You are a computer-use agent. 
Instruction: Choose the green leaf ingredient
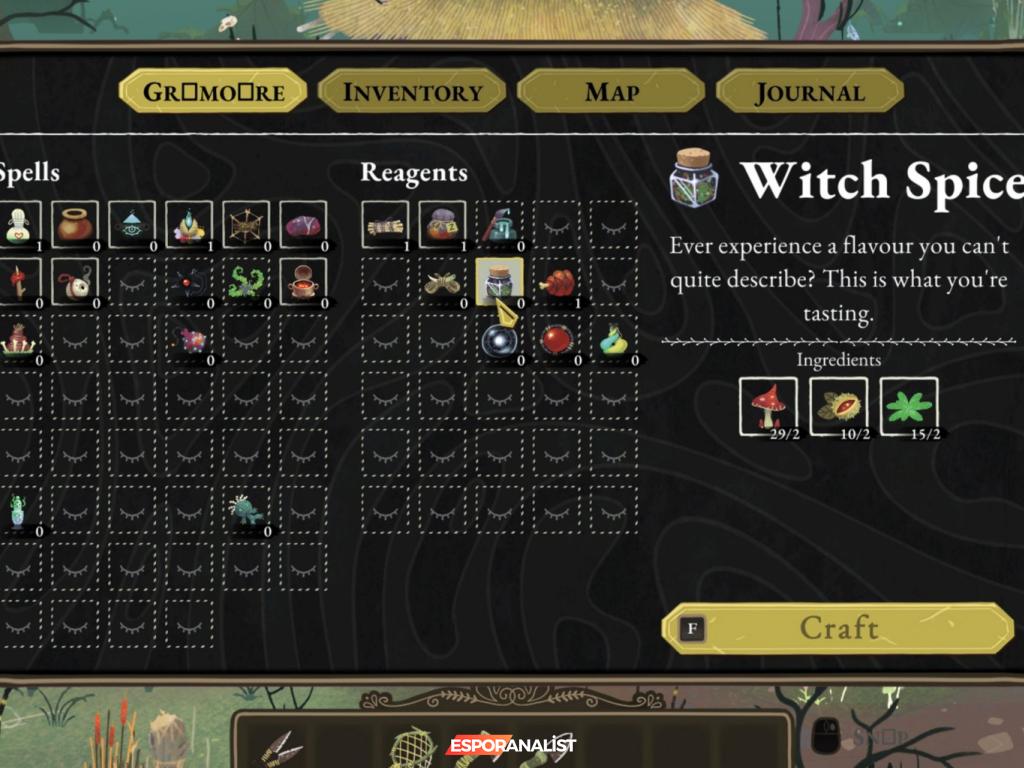[x=908, y=406]
